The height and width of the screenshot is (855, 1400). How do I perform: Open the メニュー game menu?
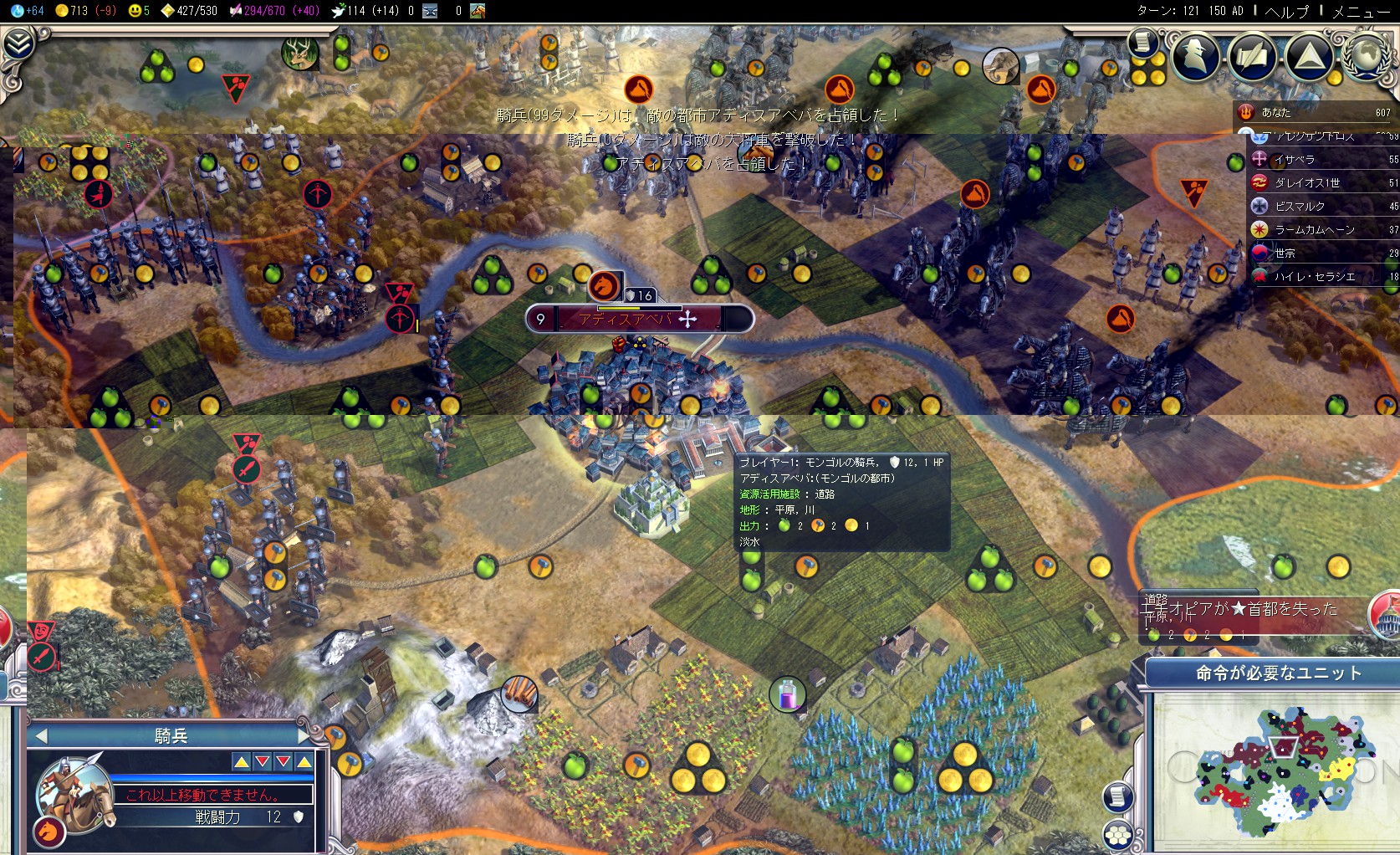pos(1361,11)
